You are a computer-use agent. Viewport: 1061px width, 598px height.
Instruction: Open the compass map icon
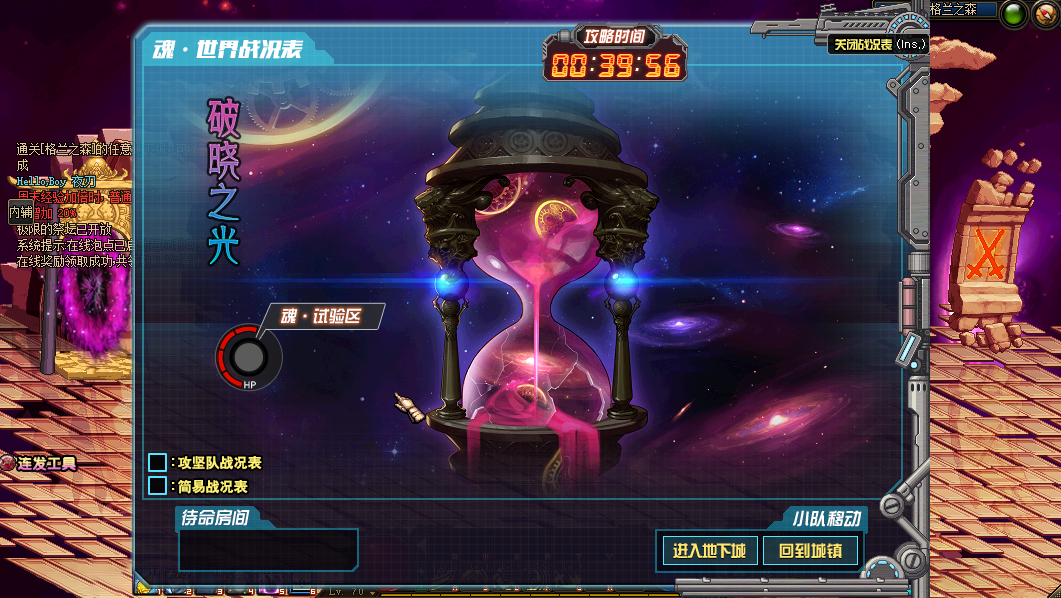click(x=1044, y=13)
